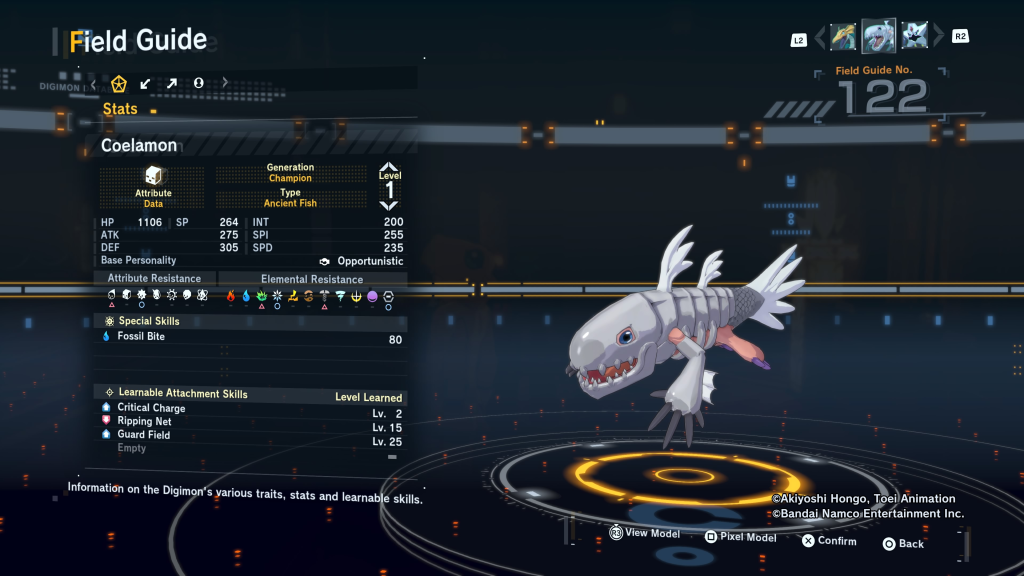
Task: Go to previous Digimon with left arrow
Action: 820,38
